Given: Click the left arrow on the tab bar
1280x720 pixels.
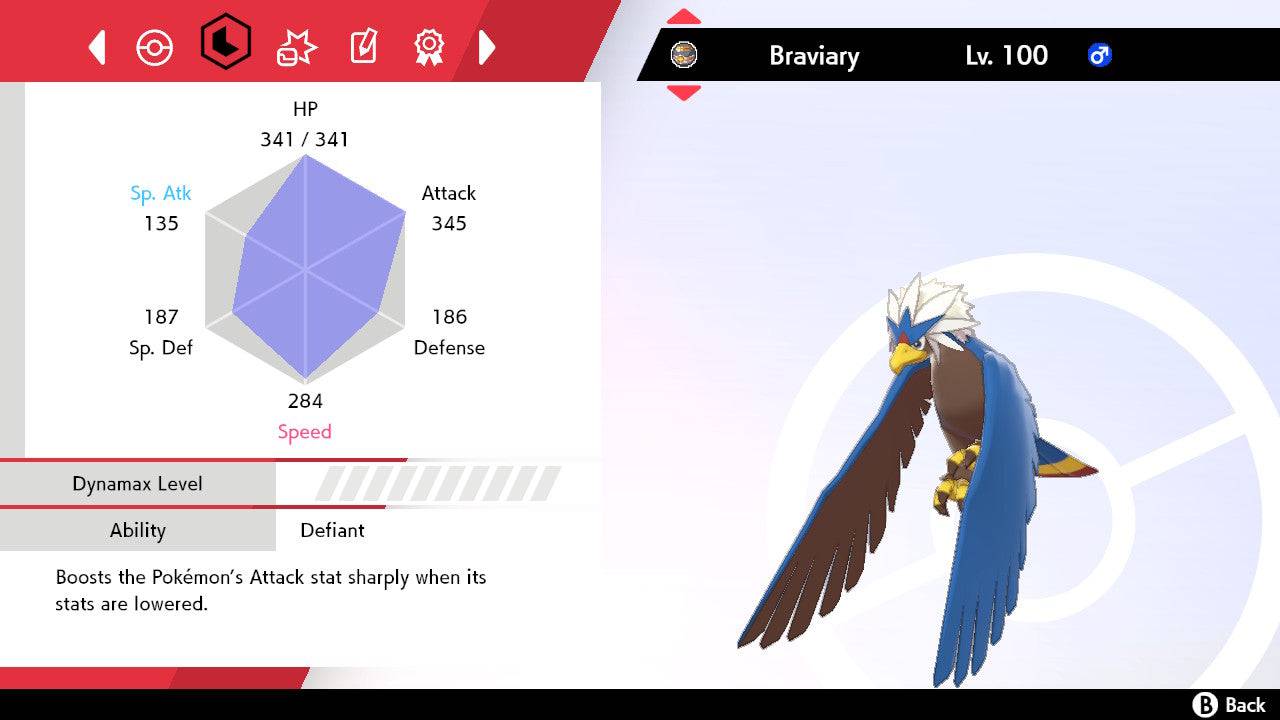Looking at the screenshot, I should pyautogui.click(x=96, y=46).
